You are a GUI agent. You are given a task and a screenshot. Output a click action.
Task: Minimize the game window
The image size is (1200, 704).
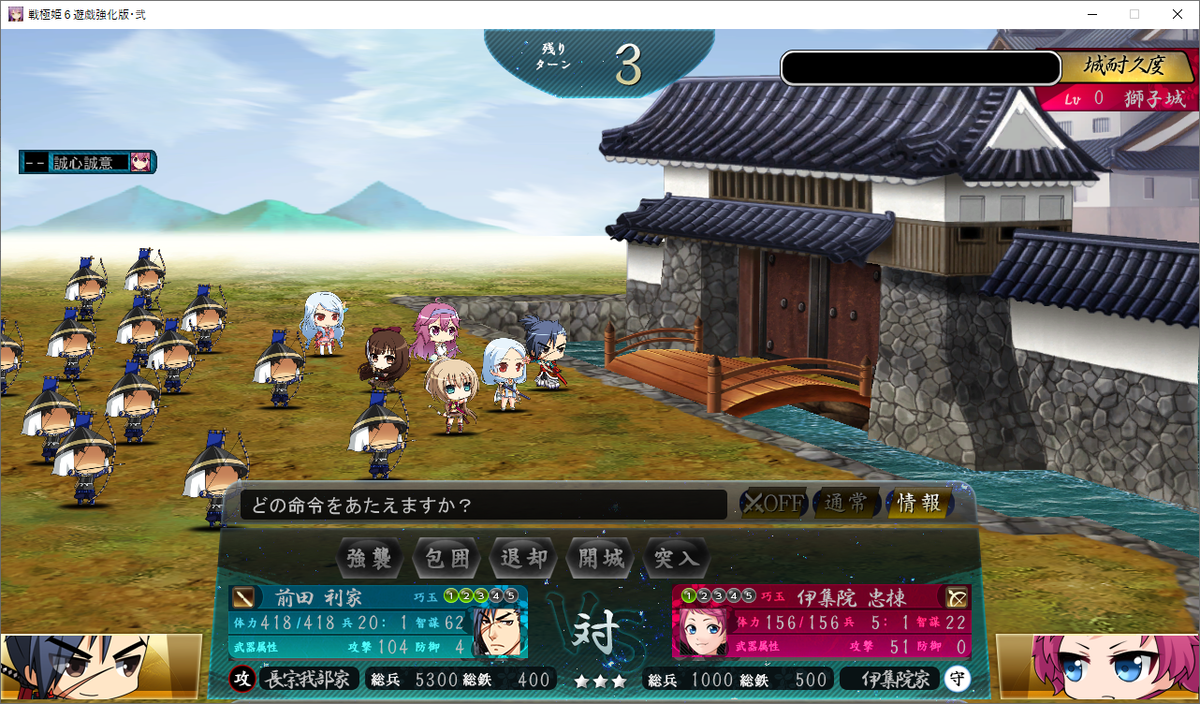[x=1089, y=14]
